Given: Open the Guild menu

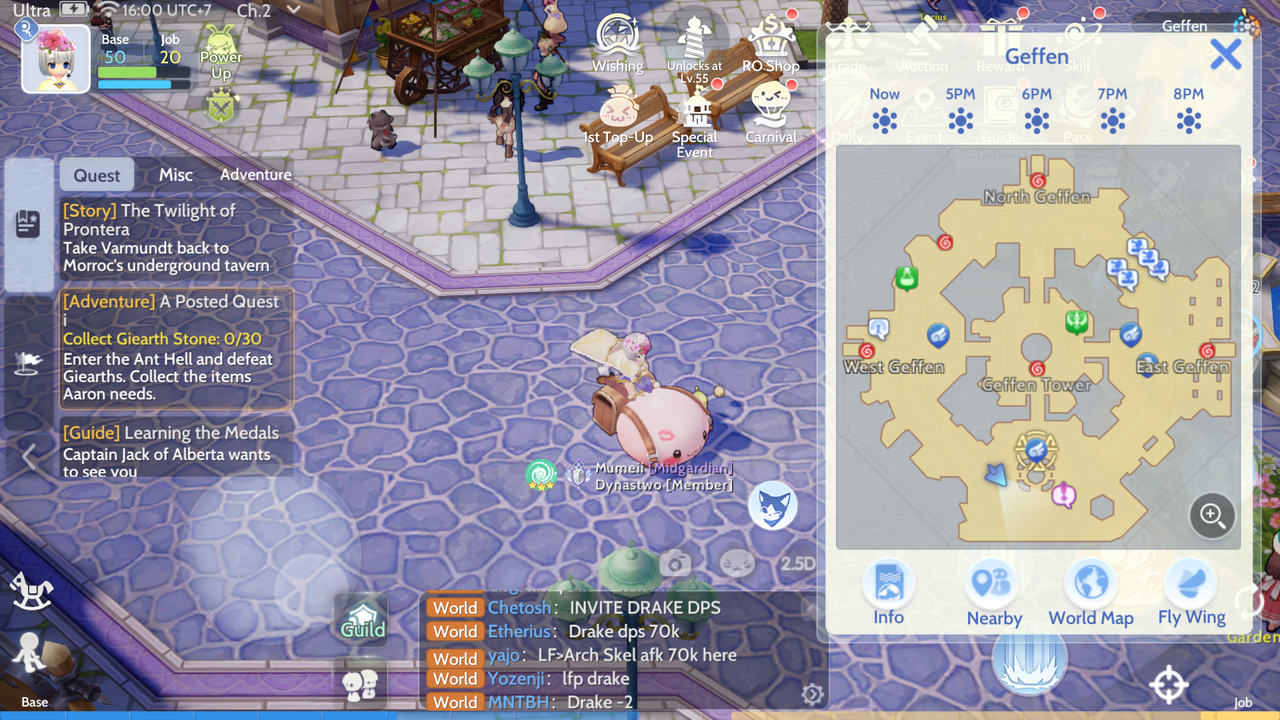Looking at the screenshot, I should pos(362,619).
